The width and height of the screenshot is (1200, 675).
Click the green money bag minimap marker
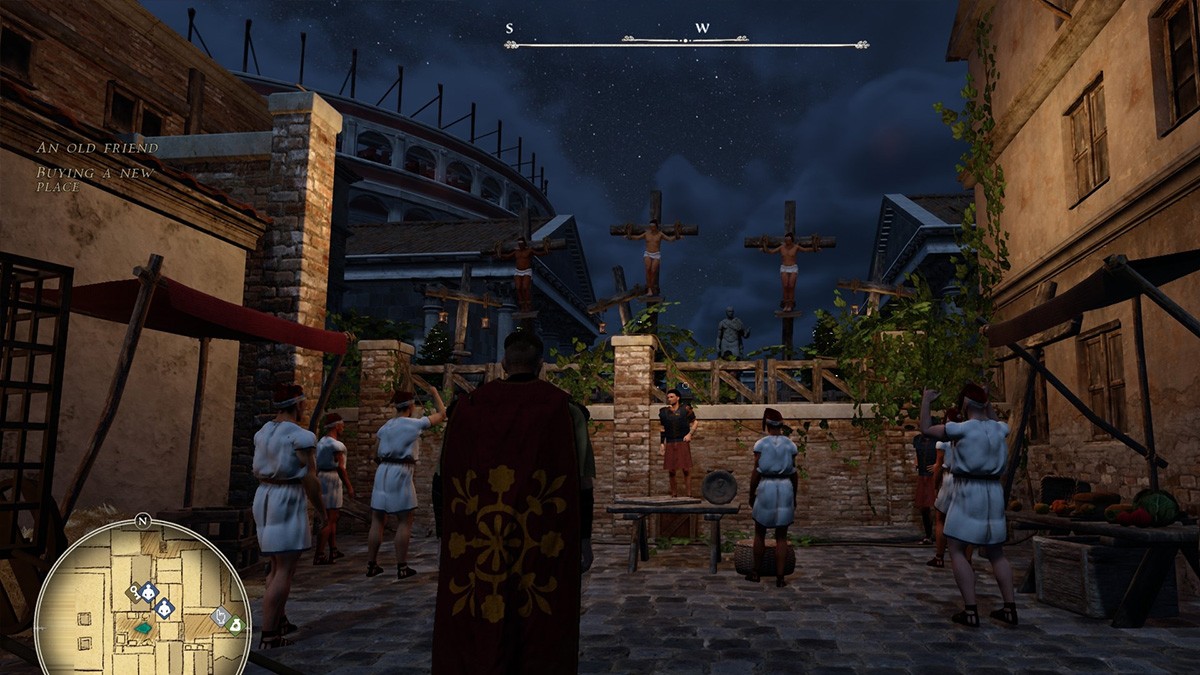pyautogui.click(x=235, y=626)
